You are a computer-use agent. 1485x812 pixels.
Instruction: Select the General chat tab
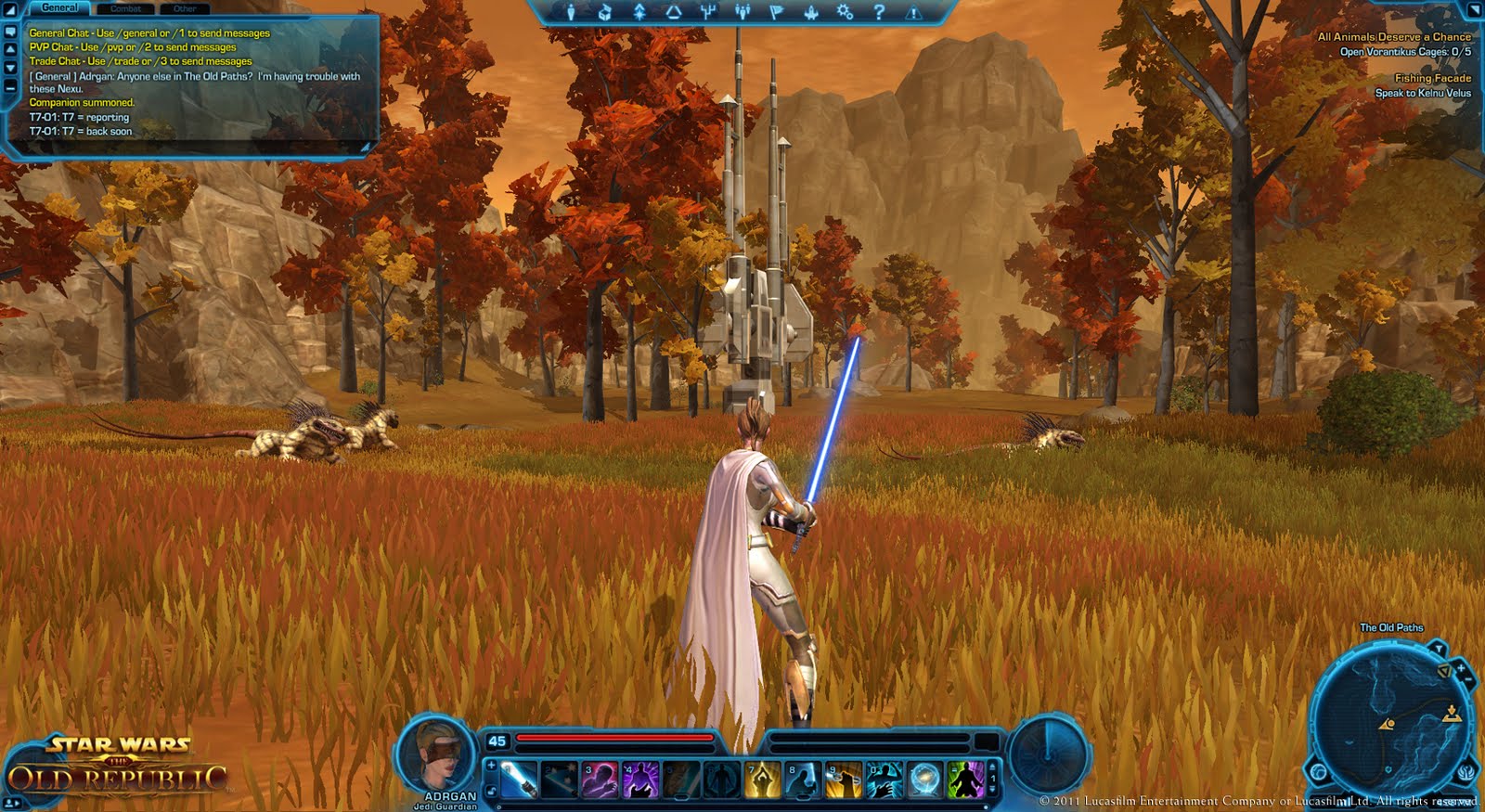point(60,7)
